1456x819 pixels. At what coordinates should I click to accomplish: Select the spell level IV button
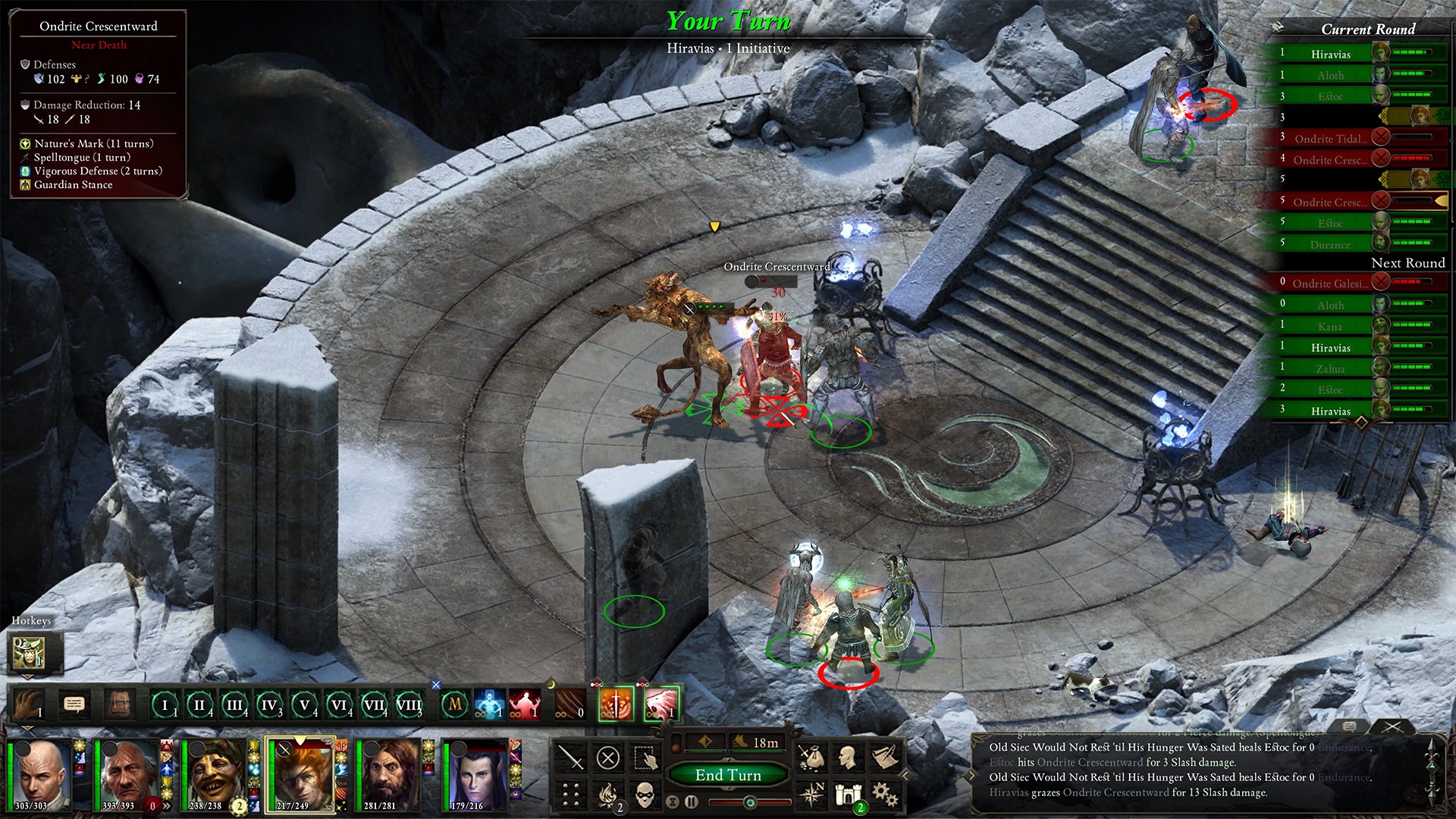pyautogui.click(x=269, y=705)
